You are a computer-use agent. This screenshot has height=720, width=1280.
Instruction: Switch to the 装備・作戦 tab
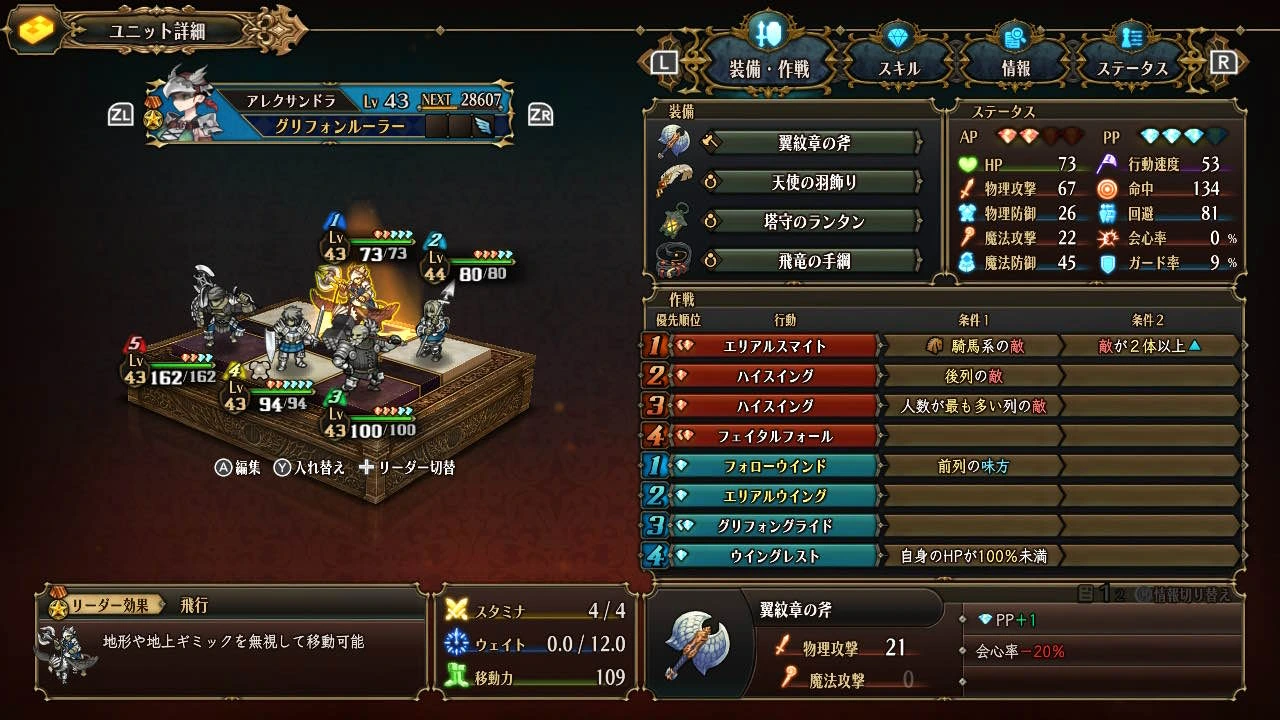point(768,68)
